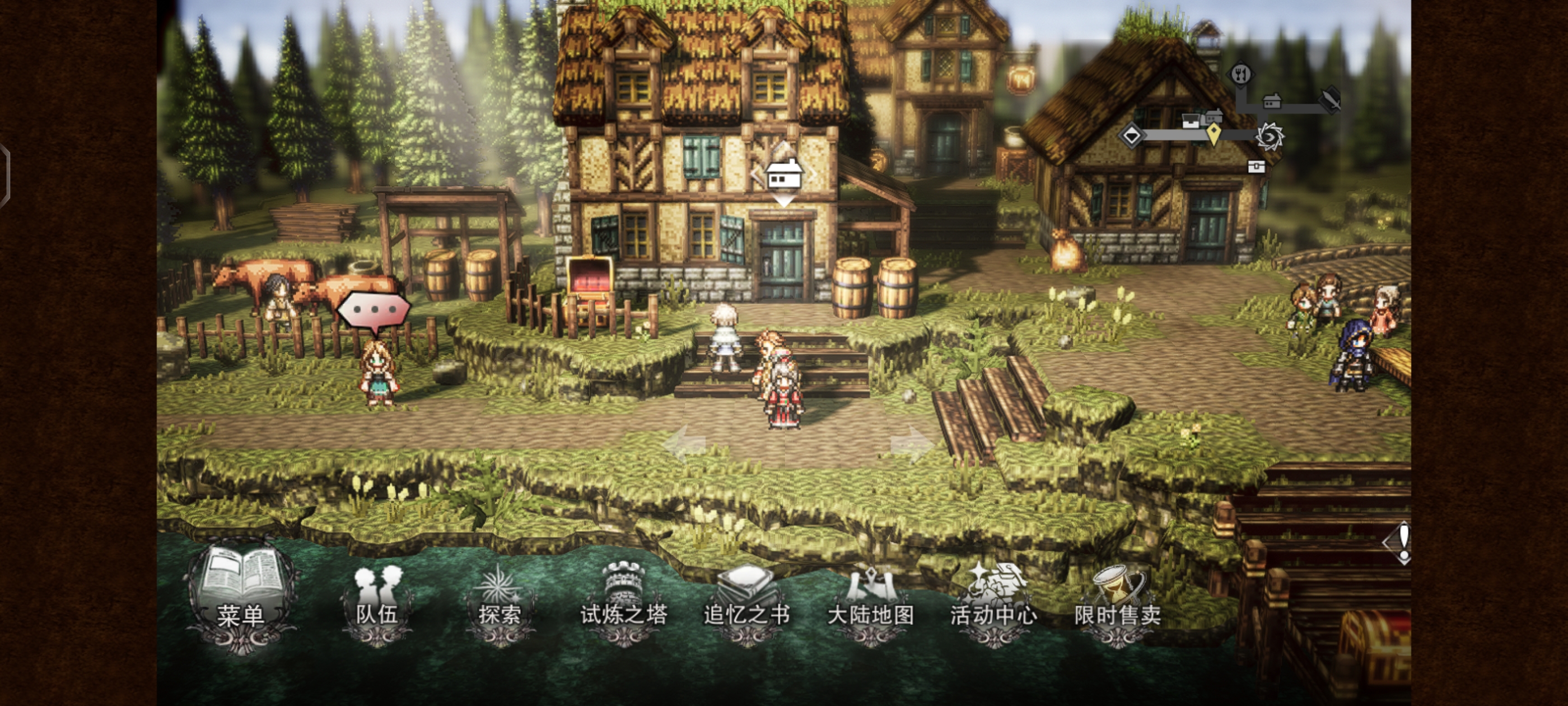
Task: Open the 队伍 party screen
Action: tap(377, 603)
